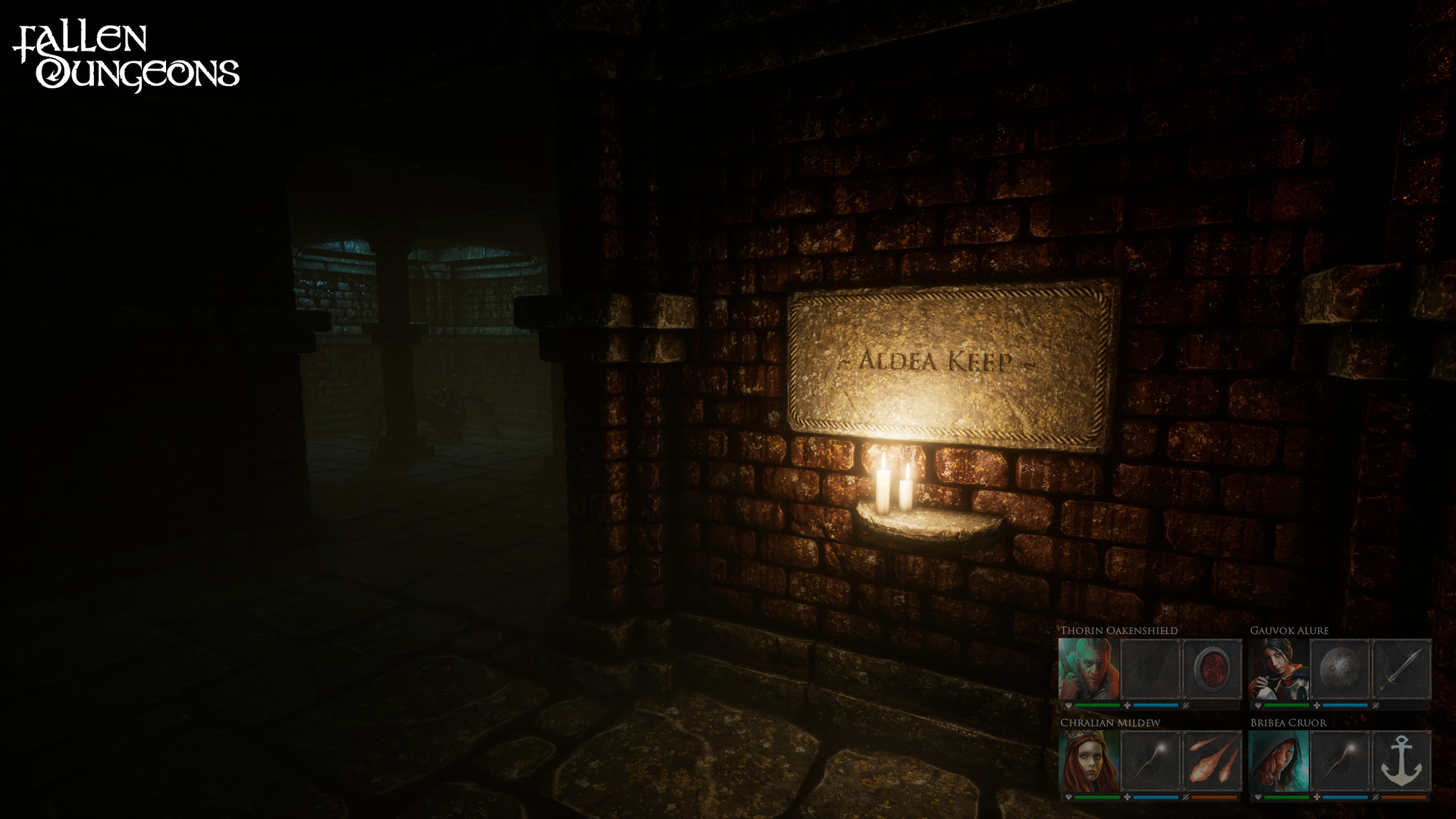Screen dimensions: 1456x819
Task: Click the plus icon near Gauvok's mana bar
Action: pyautogui.click(x=1316, y=705)
